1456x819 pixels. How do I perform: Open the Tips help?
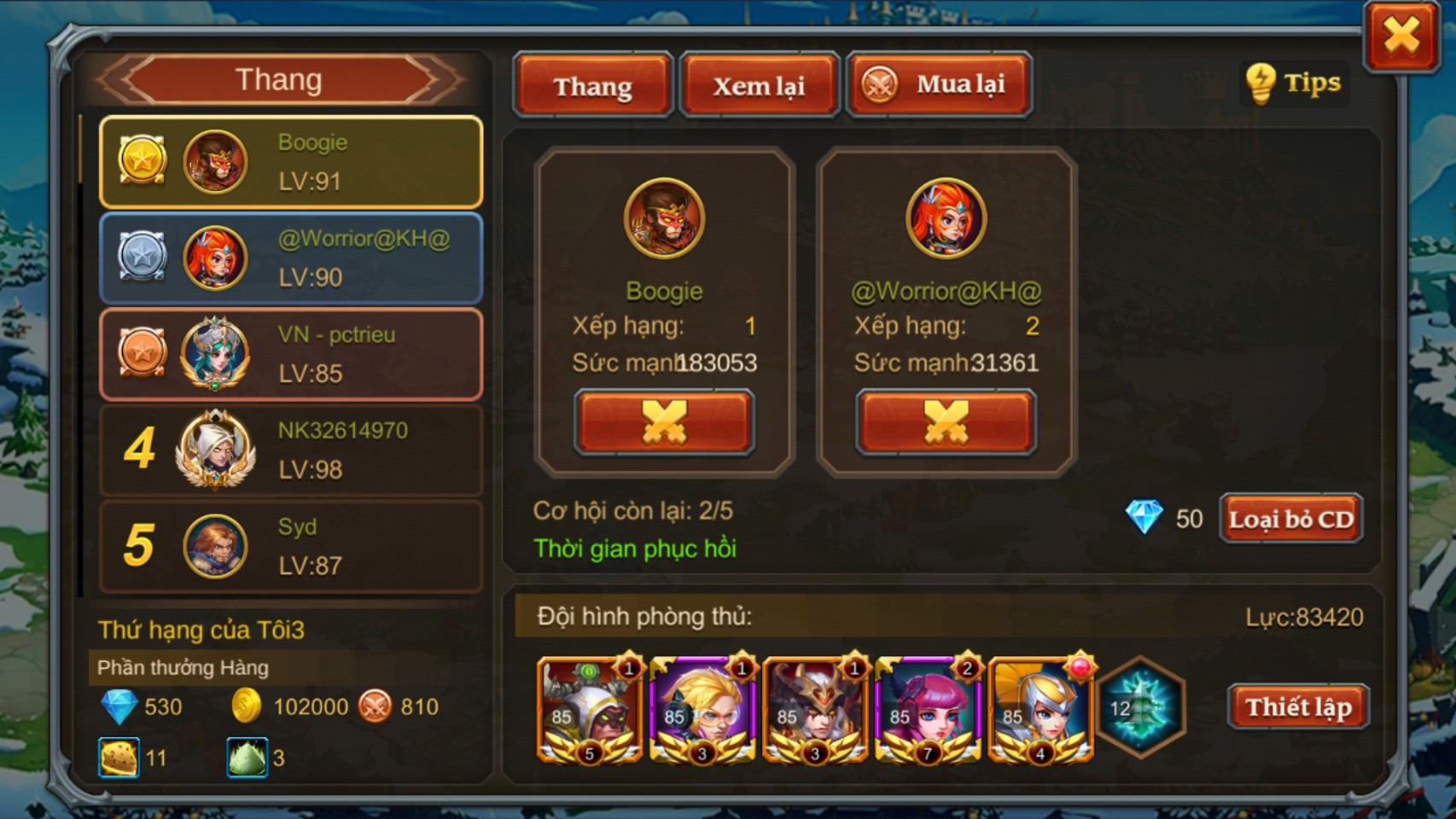1294,83
